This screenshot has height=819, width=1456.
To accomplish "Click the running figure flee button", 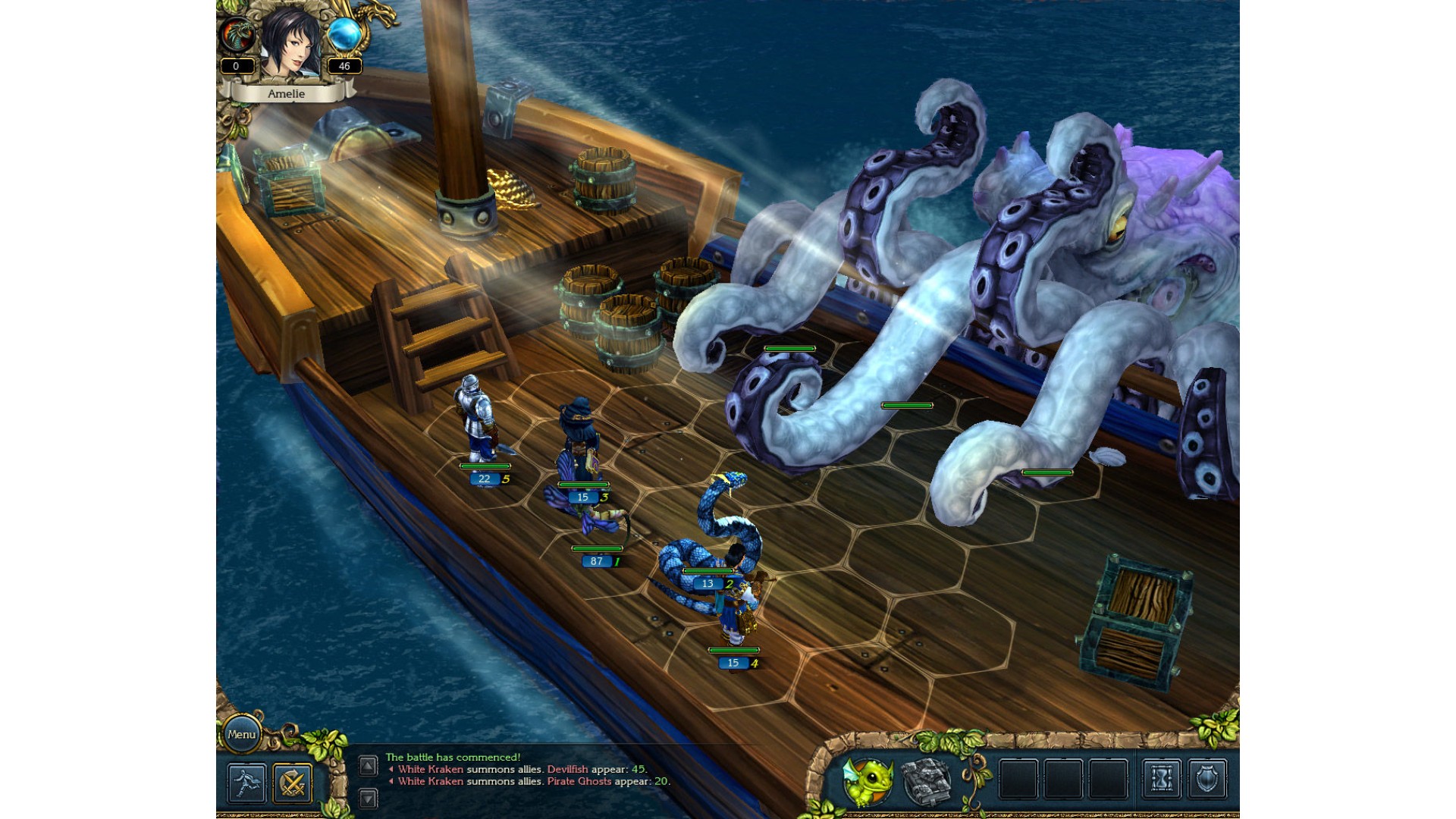I will point(247,783).
